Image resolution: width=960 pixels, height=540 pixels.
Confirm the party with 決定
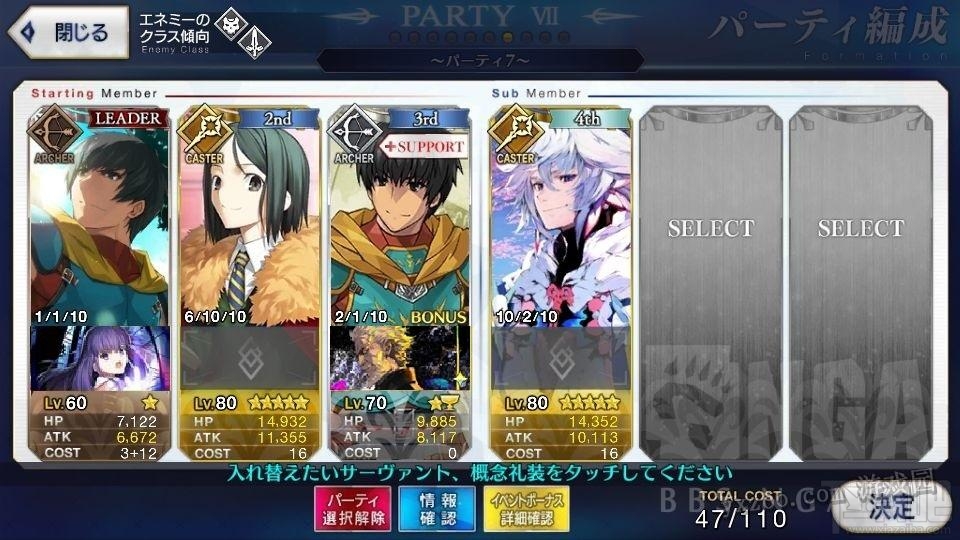(890, 507)
